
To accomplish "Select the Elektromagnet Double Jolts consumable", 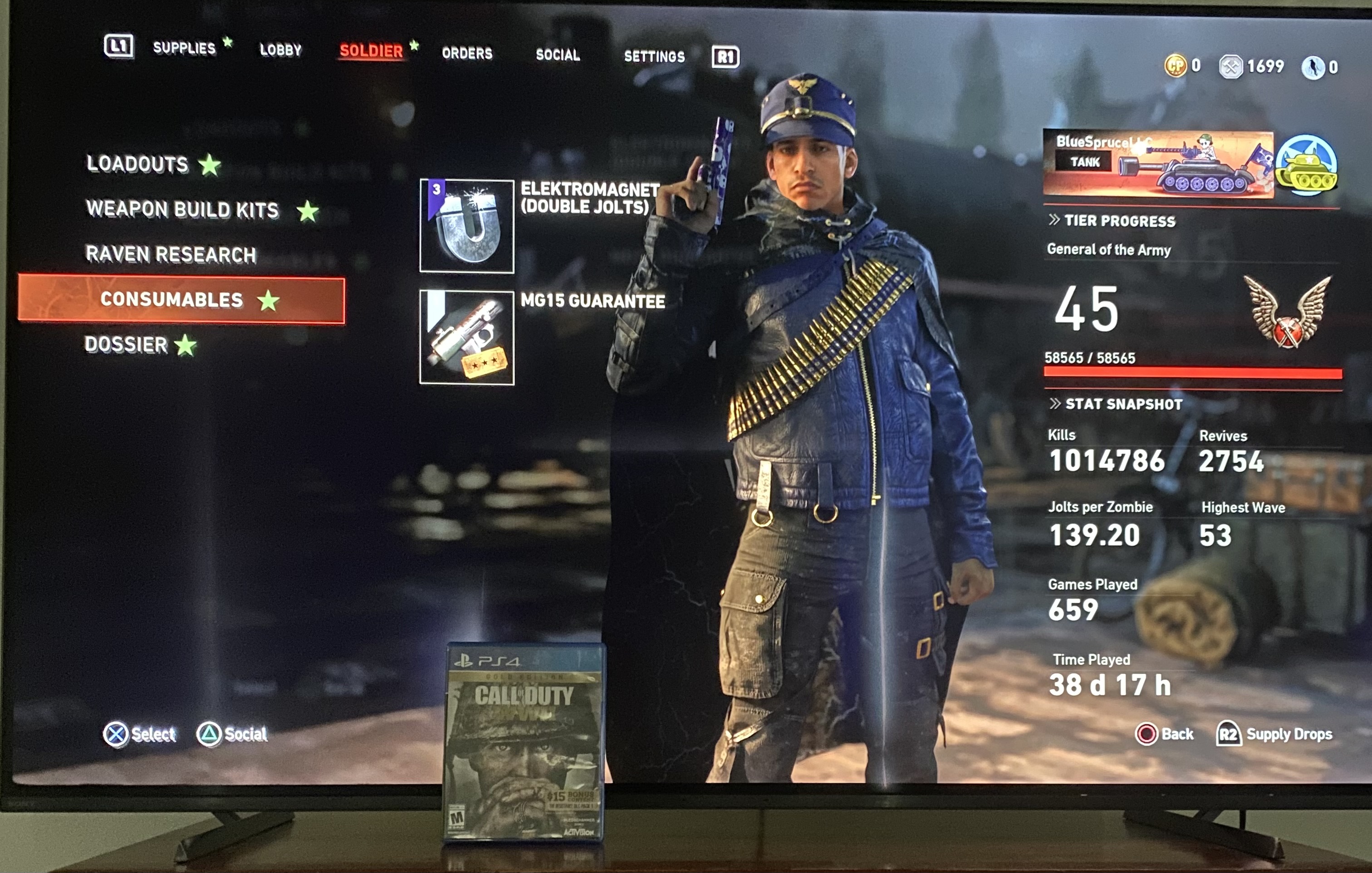I will coord(467,226).
